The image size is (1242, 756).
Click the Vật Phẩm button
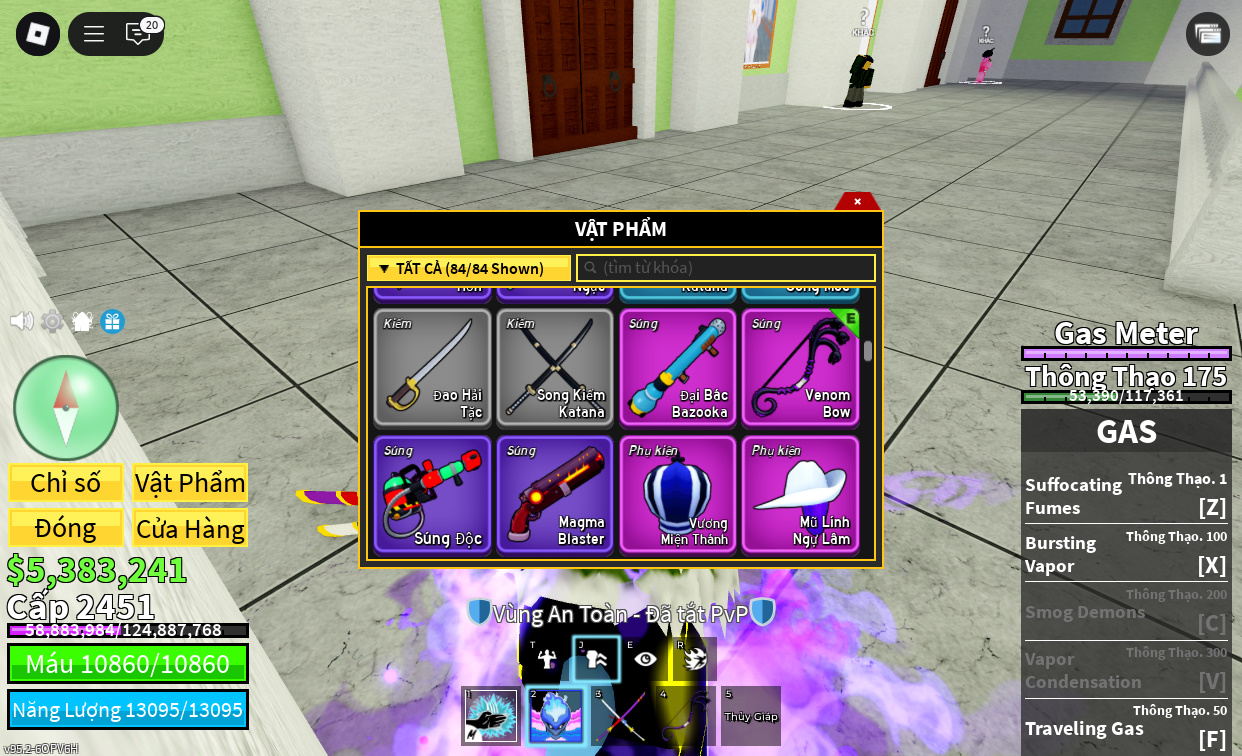[190, 483]
